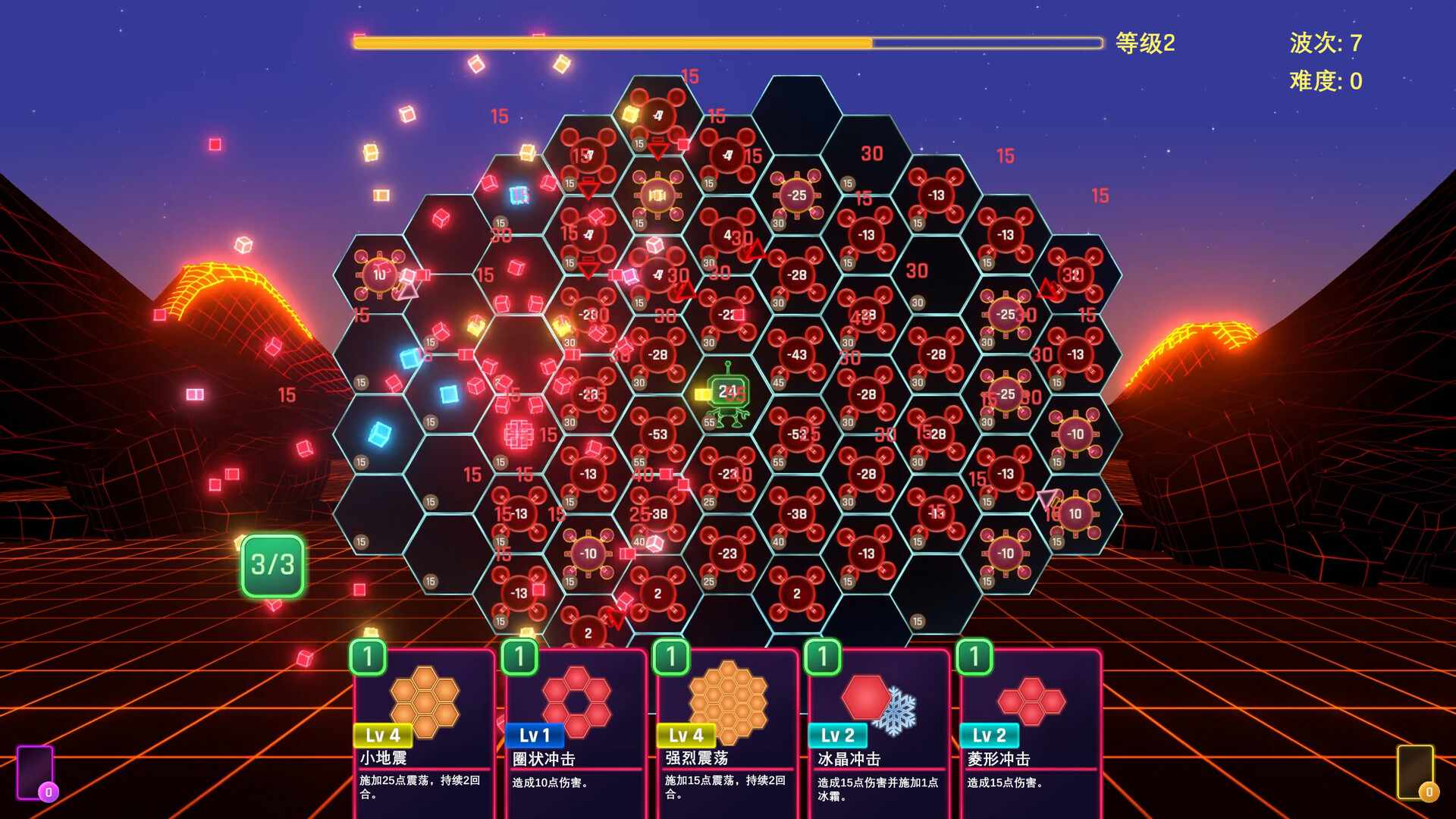
Task: Open the 波次: 7 wave details
Action: [1326, 44]
